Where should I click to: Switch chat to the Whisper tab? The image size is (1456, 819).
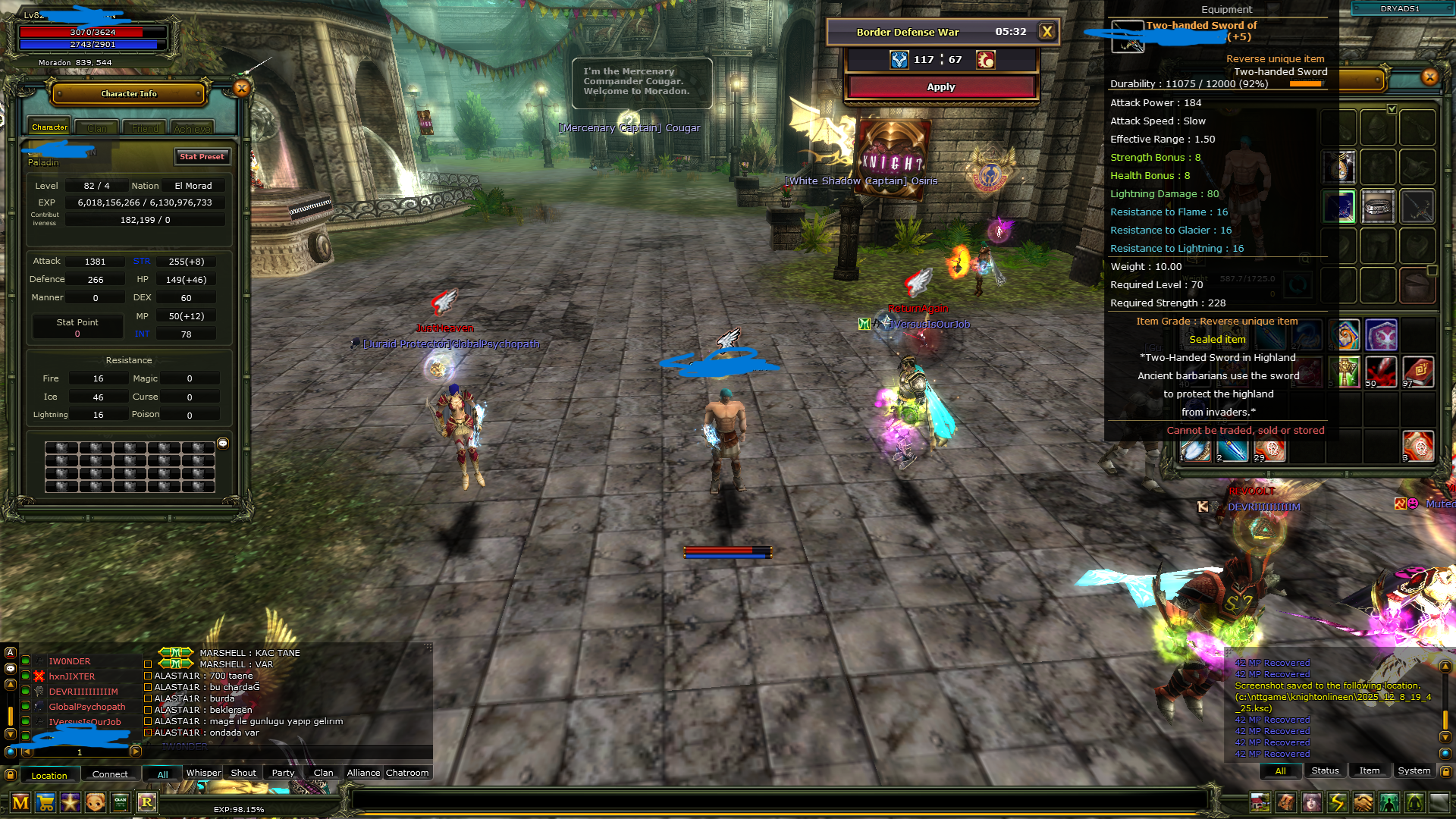203,773
